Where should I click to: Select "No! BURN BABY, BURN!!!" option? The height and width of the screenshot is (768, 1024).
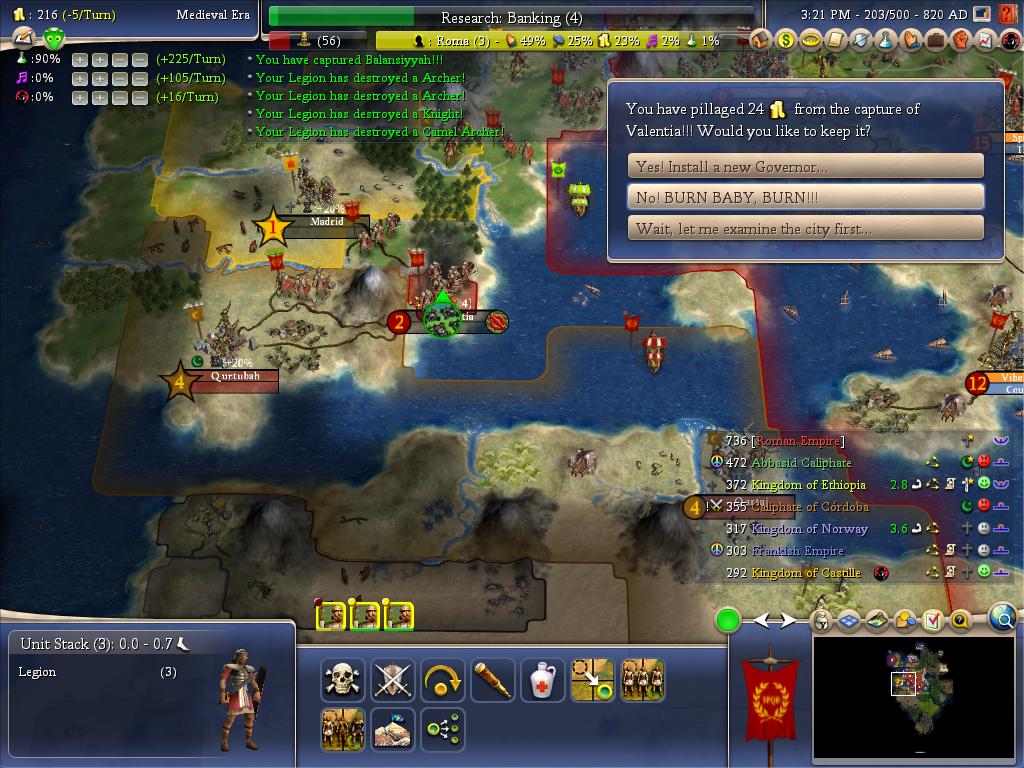pyautogui.click(x=805, y=197)
